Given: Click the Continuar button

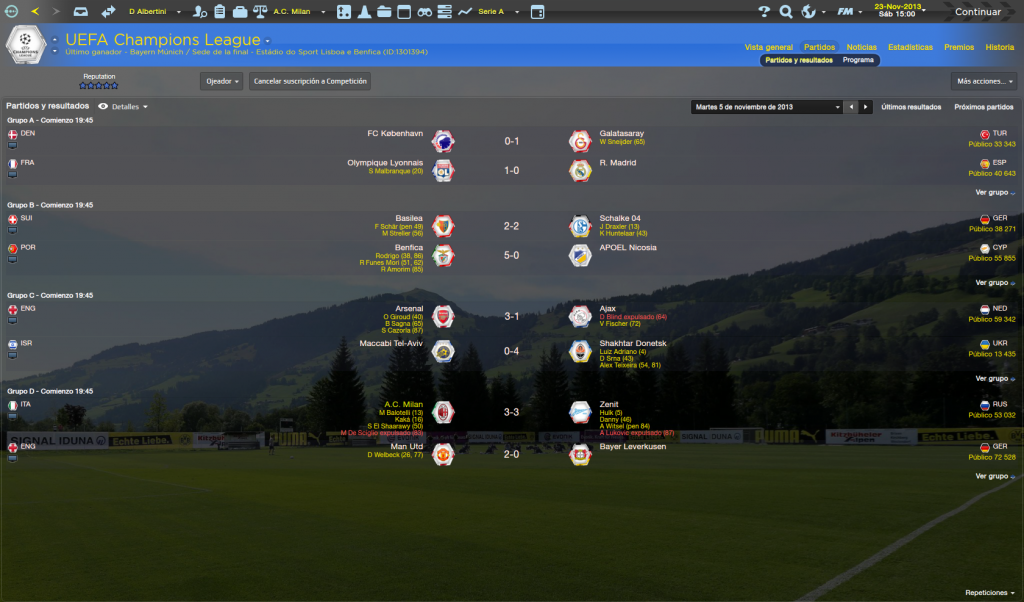Looking at the screenshot, I should tap(977, 12).
